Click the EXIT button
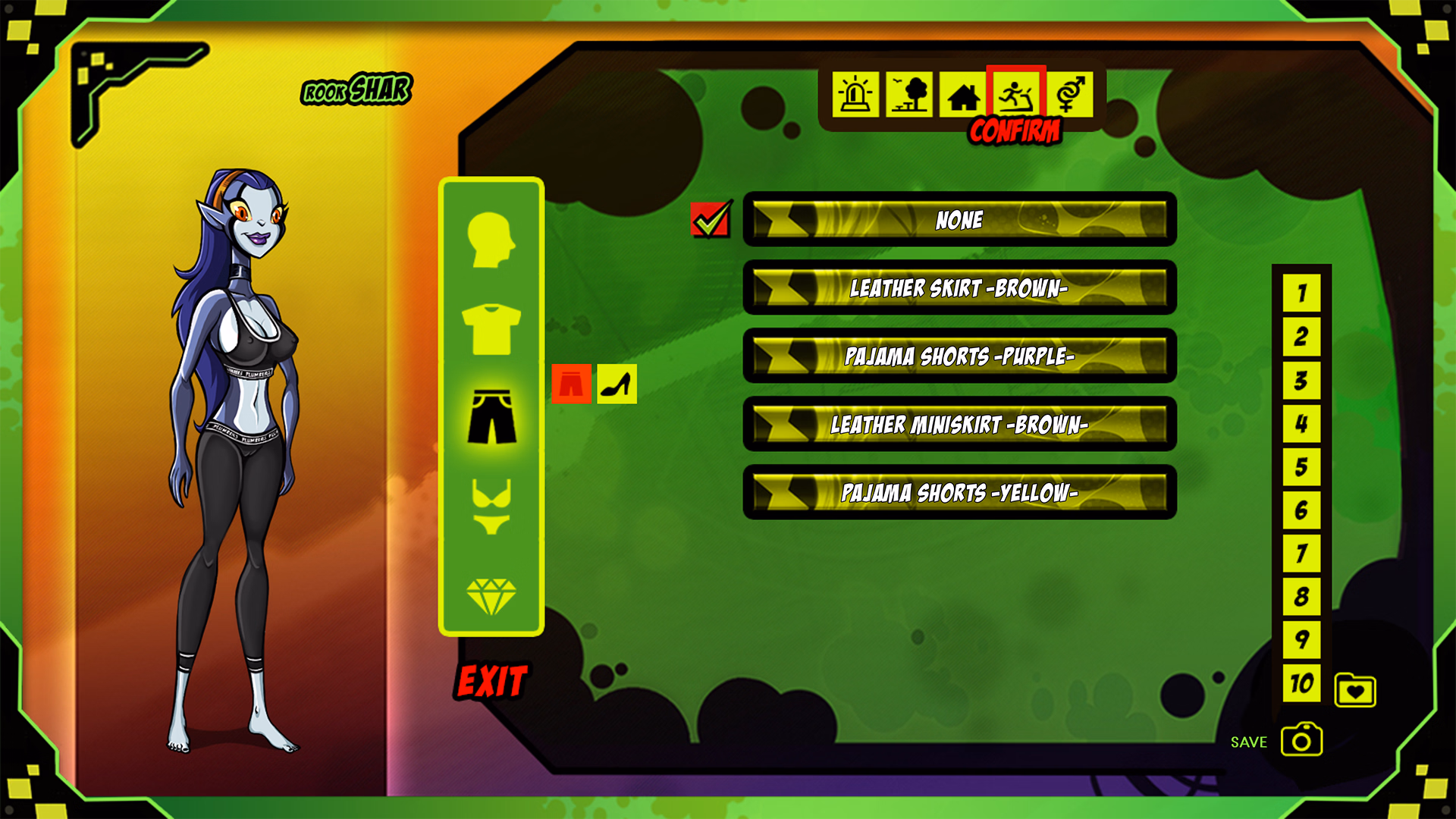Viewport: 1456px width, 819px height. 491,681
